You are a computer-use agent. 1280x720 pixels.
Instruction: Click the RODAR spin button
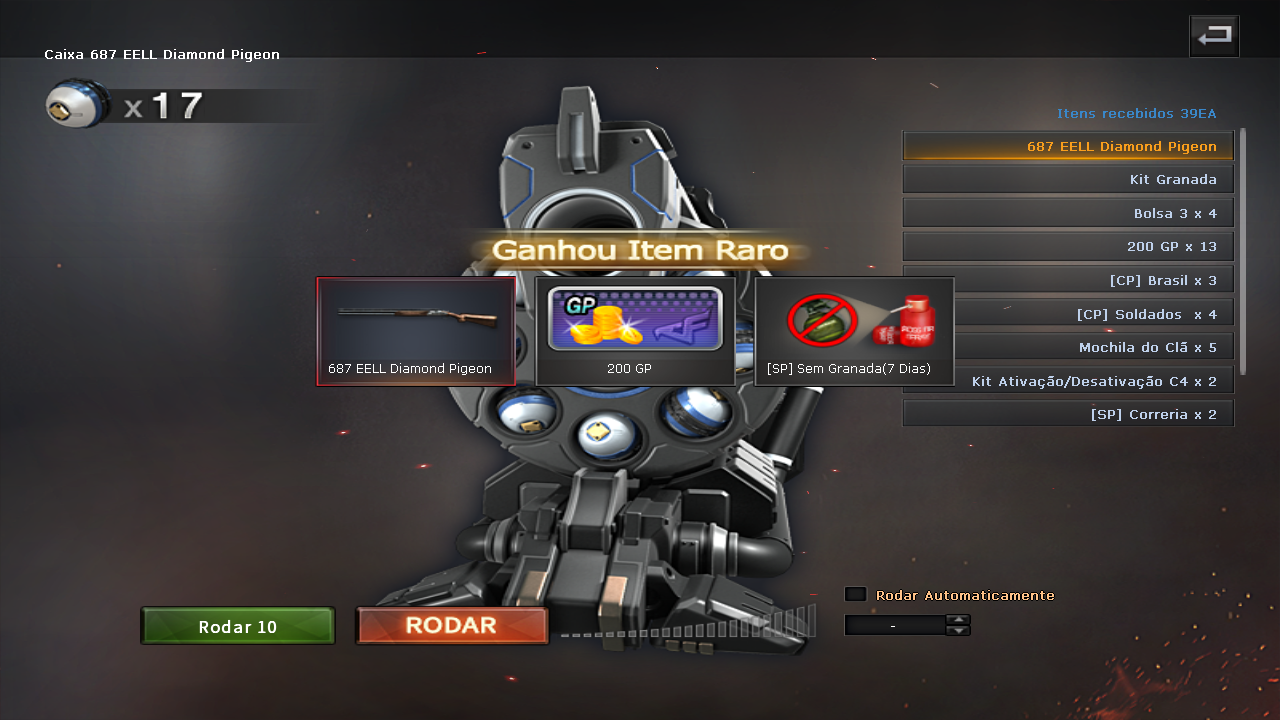click(x=451, y=626)
